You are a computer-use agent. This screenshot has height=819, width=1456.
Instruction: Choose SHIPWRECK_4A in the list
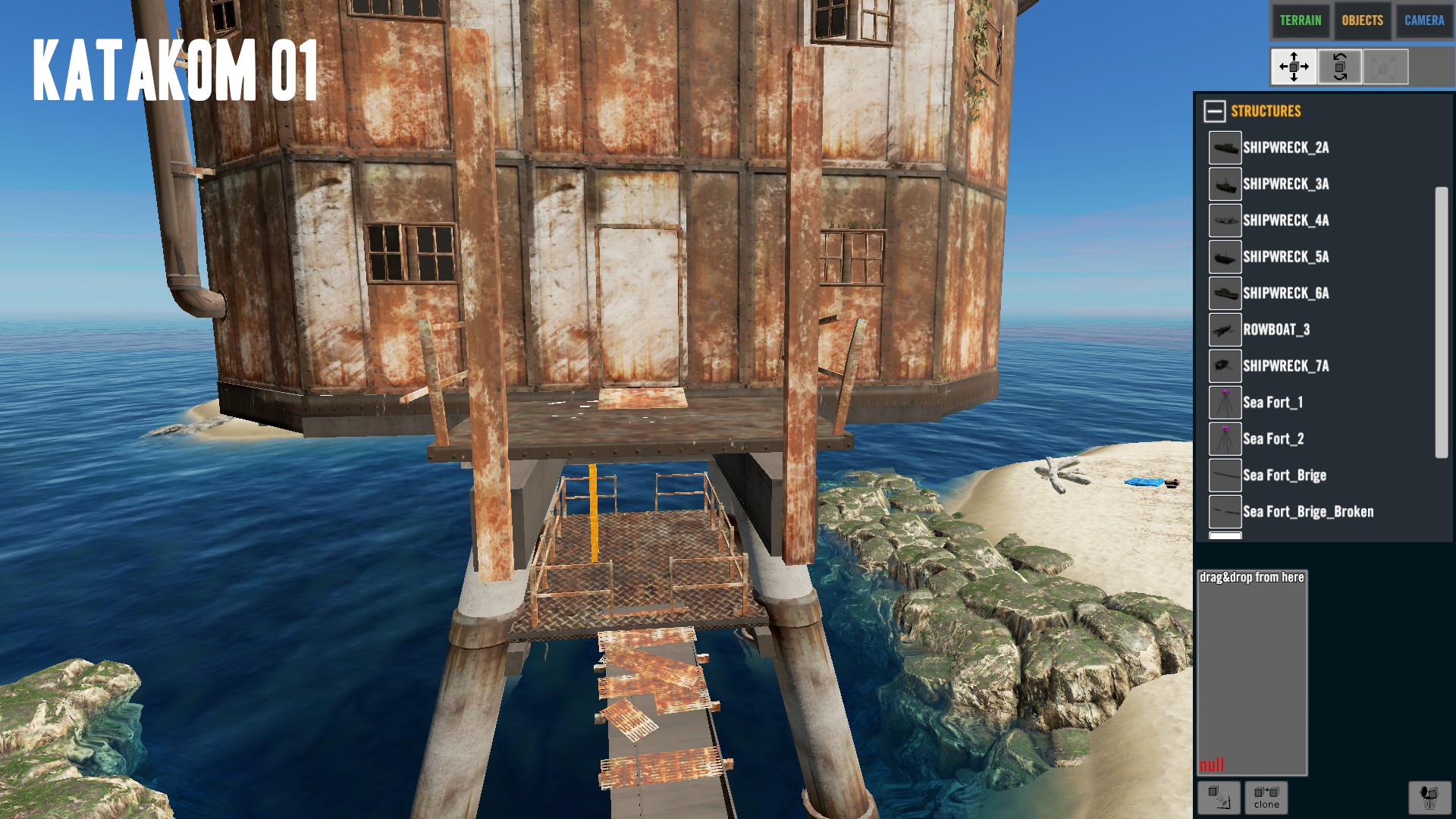(x=1285, y=221)
